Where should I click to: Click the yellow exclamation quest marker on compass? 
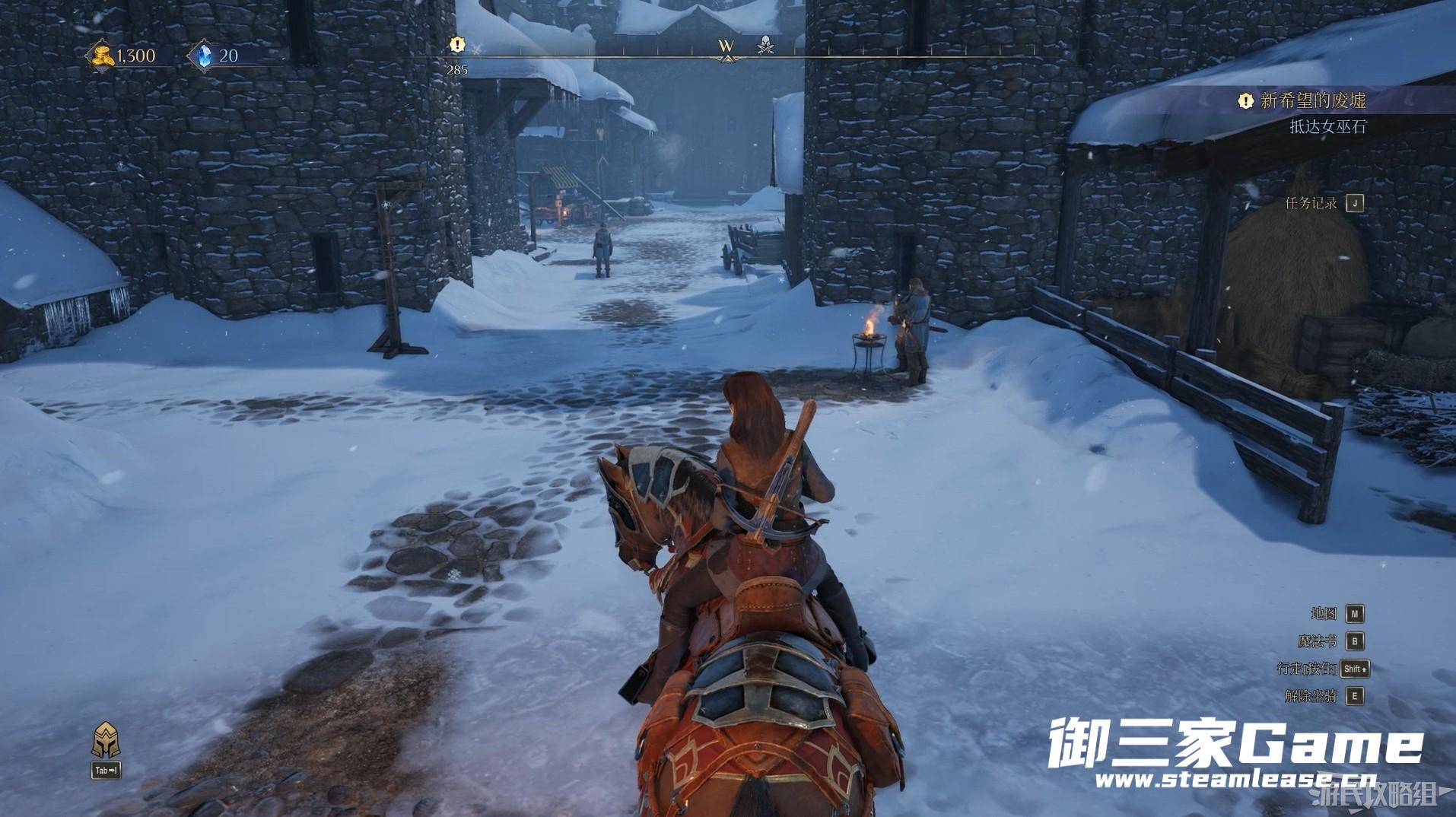click(x=456, y=45)
